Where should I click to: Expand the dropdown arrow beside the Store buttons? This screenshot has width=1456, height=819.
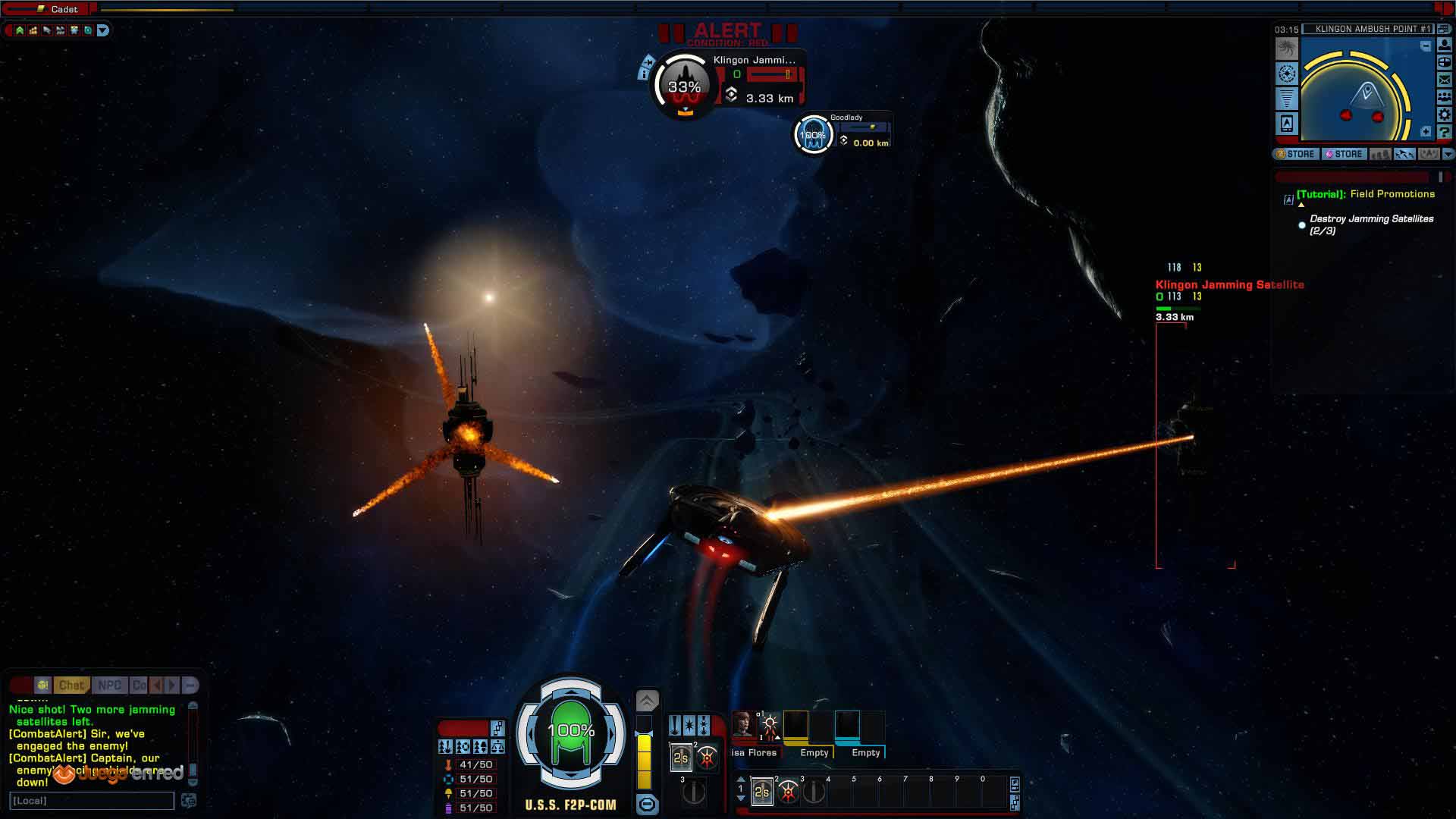click(x=1448, y=154)
